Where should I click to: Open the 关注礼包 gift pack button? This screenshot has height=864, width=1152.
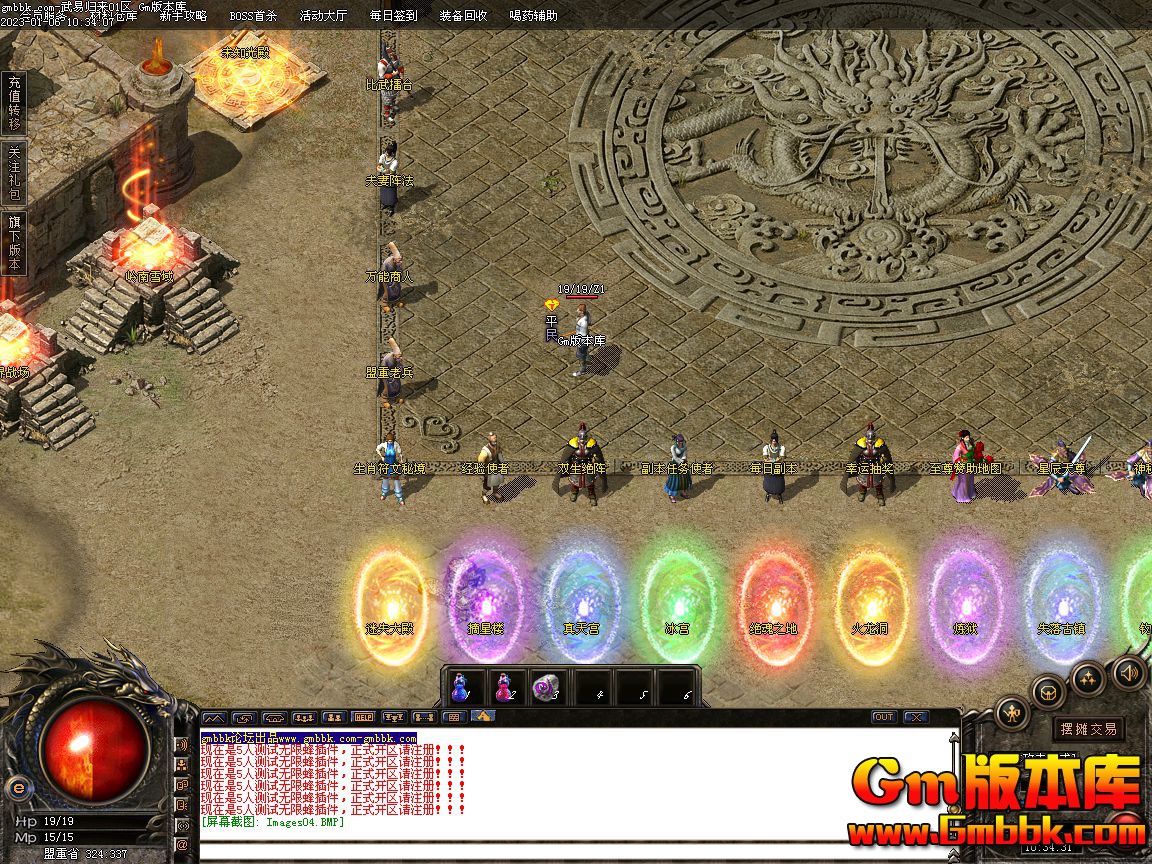(14, 173)
